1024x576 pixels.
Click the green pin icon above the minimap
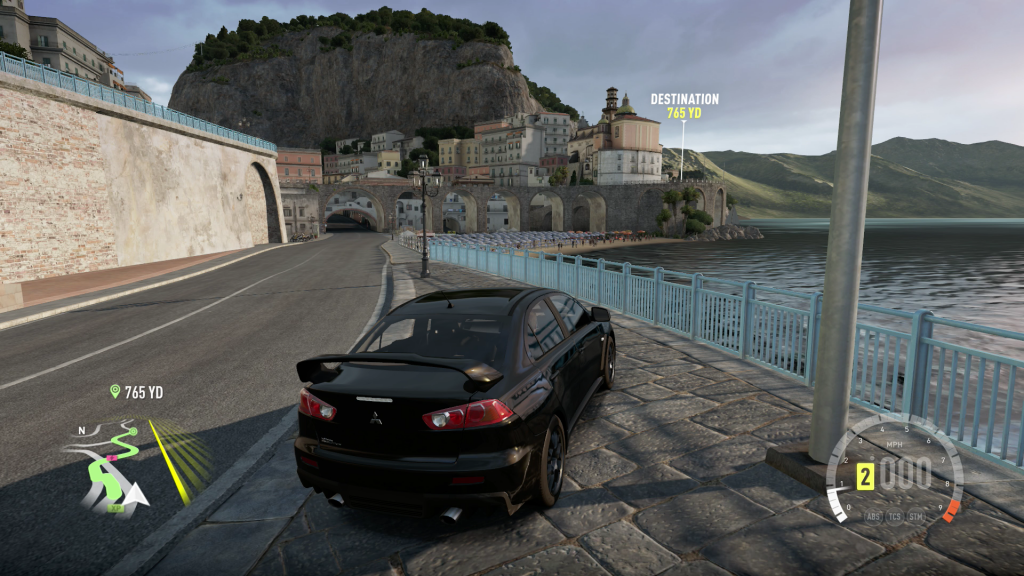[x=115, y=391]
